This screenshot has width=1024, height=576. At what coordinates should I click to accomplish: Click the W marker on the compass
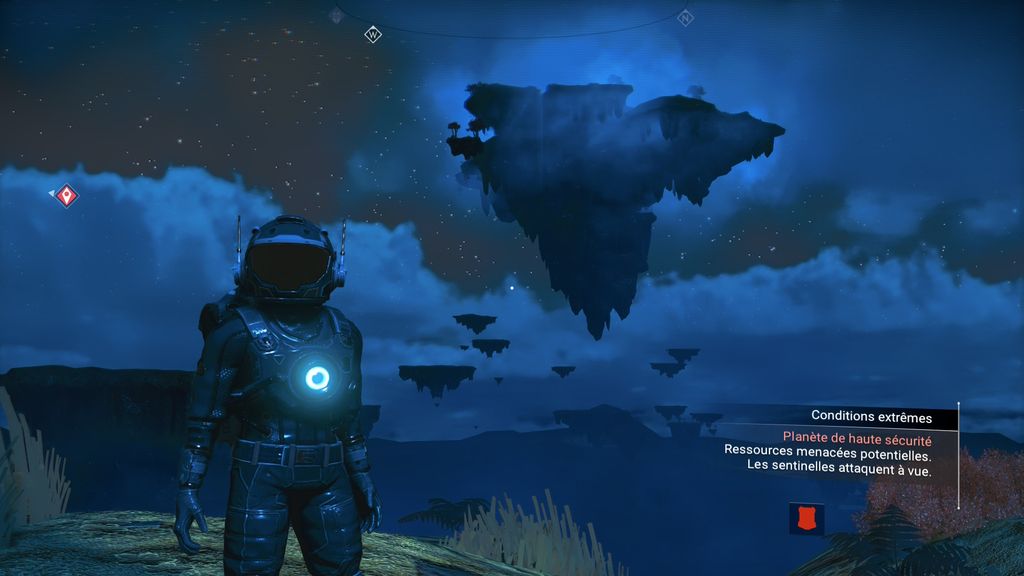(373, 35)
